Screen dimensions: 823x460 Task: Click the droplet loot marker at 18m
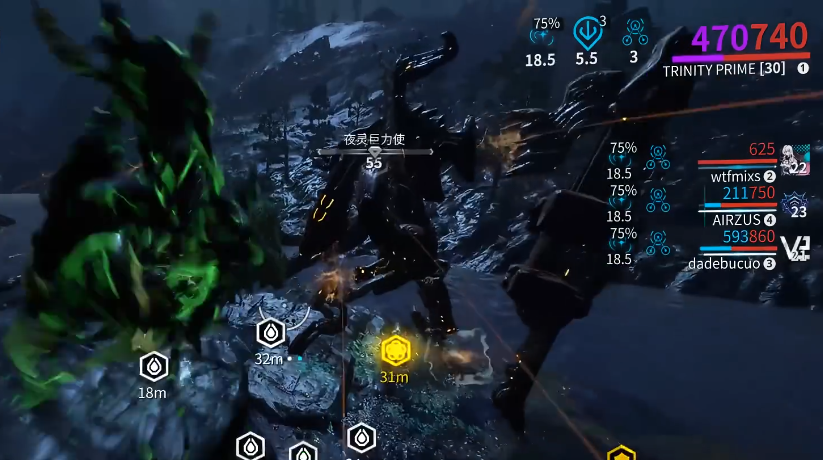click(x=152, y=366)
